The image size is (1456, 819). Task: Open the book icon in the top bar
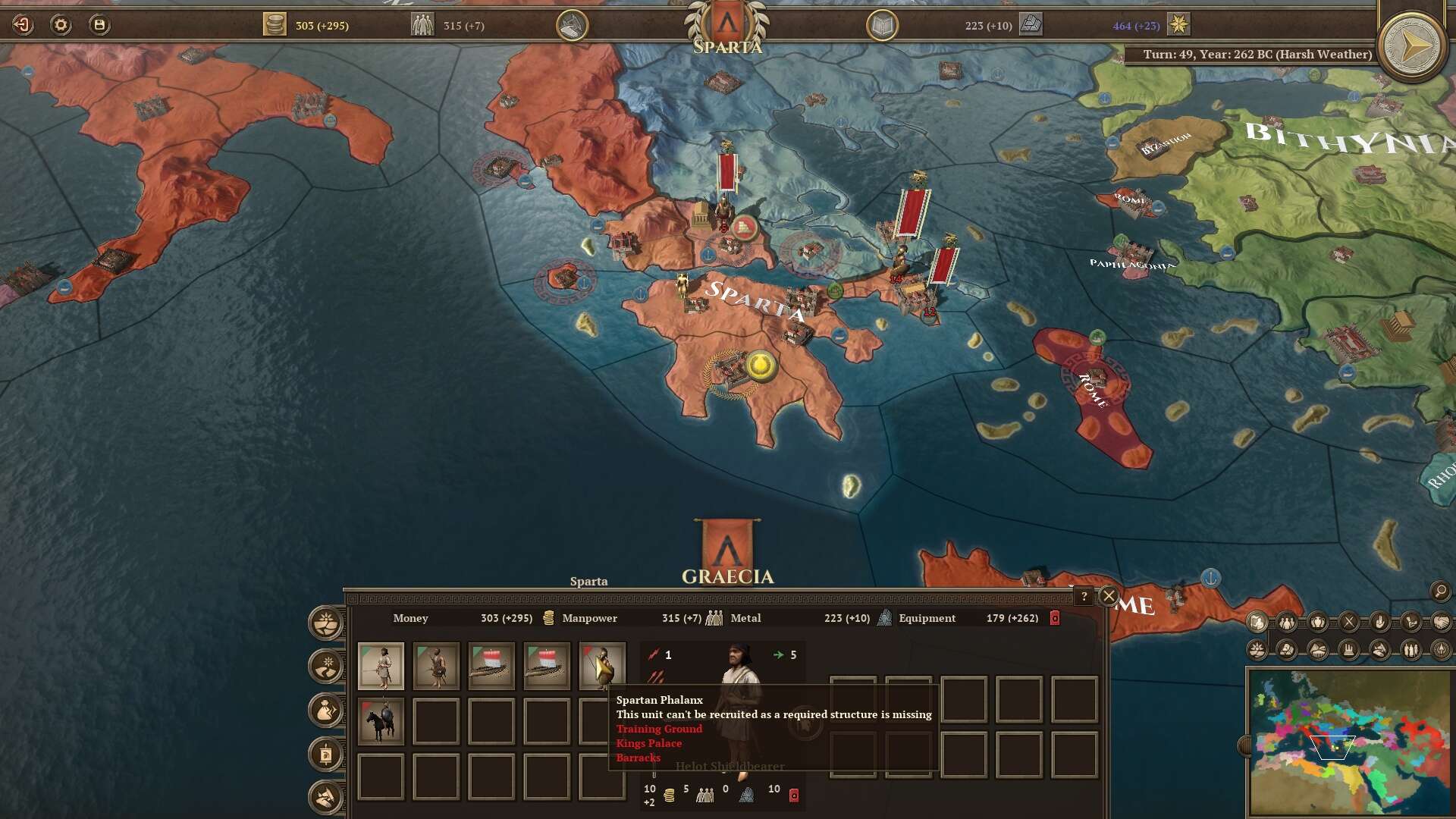pos(882,26)
